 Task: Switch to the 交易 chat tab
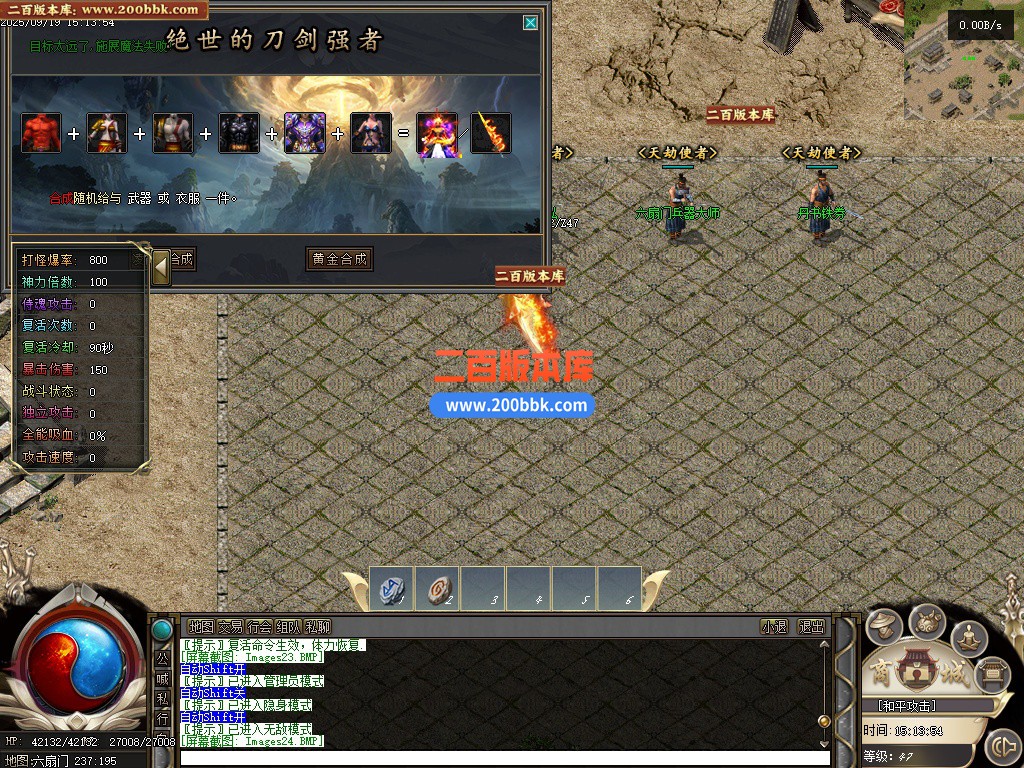(230, 626)
